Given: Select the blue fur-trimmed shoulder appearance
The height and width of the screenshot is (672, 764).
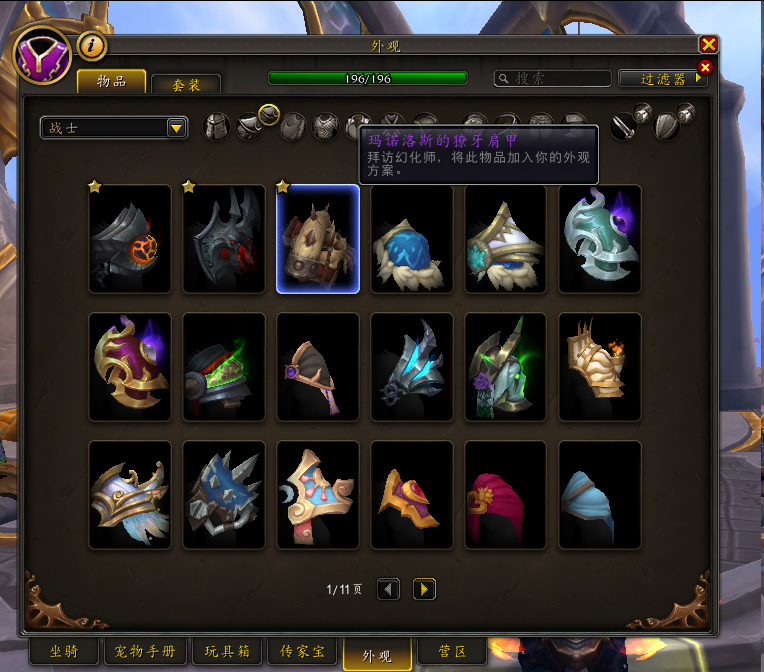Looking at the screenshot, I should (411, 240).
